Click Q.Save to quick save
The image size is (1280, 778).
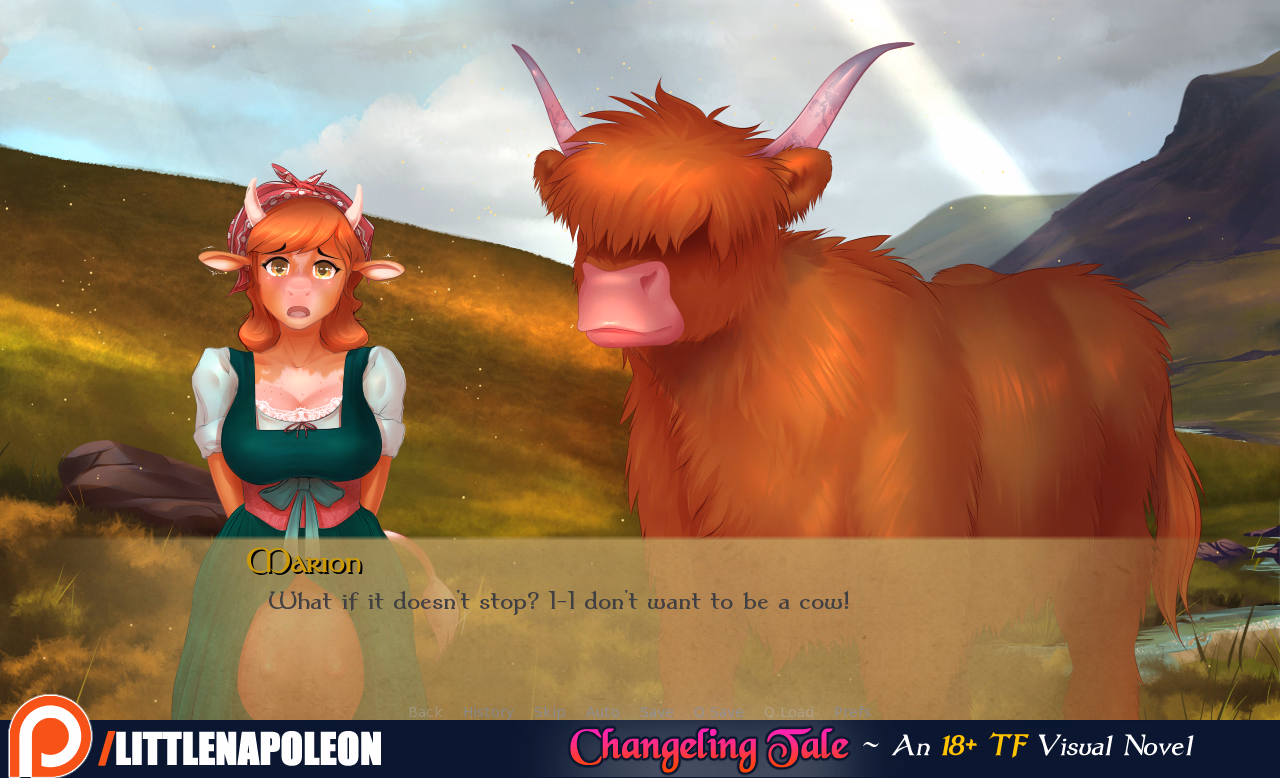pyautogui.click(x=719, y=712)
